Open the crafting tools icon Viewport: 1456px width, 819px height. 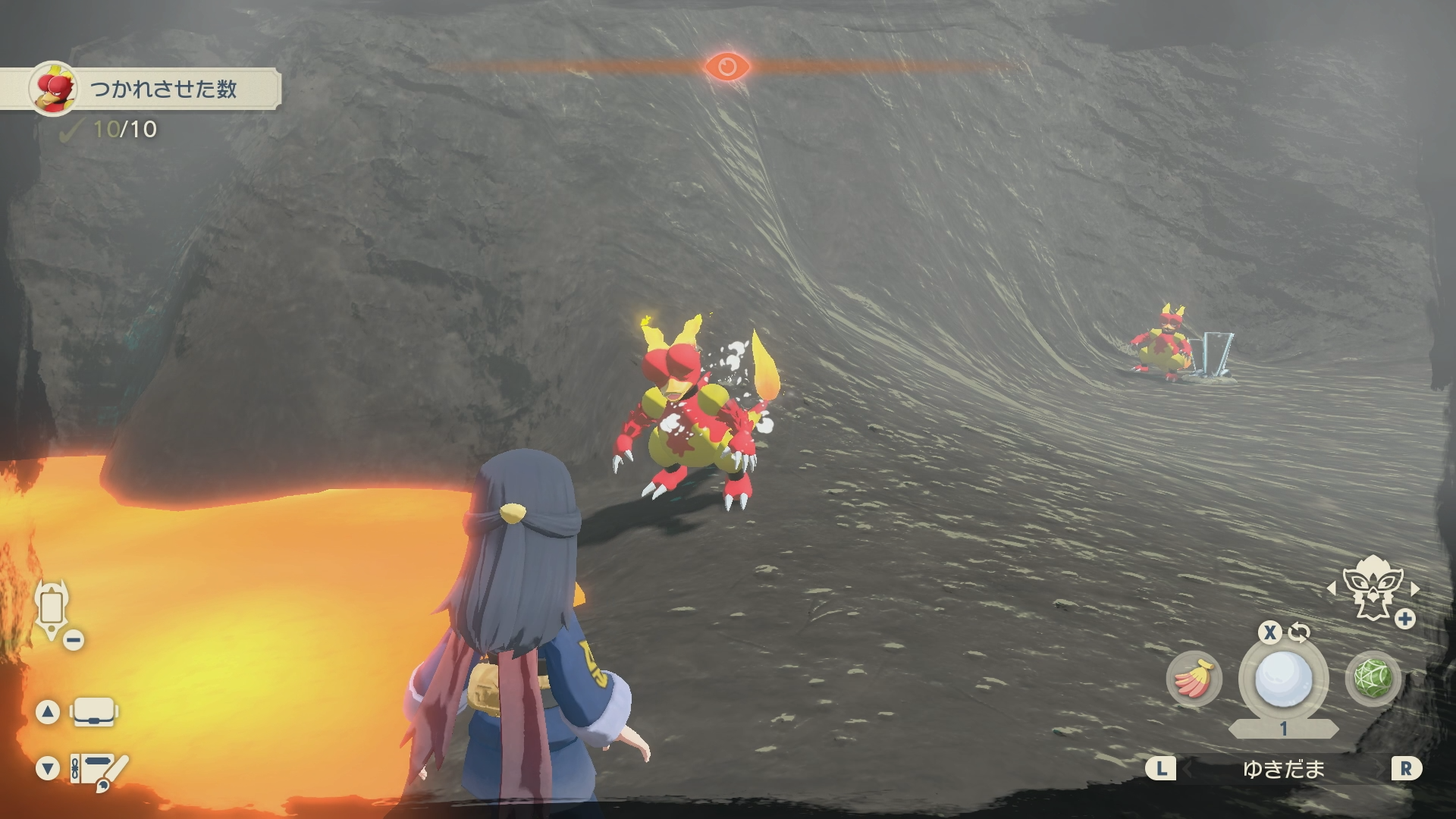99,770
